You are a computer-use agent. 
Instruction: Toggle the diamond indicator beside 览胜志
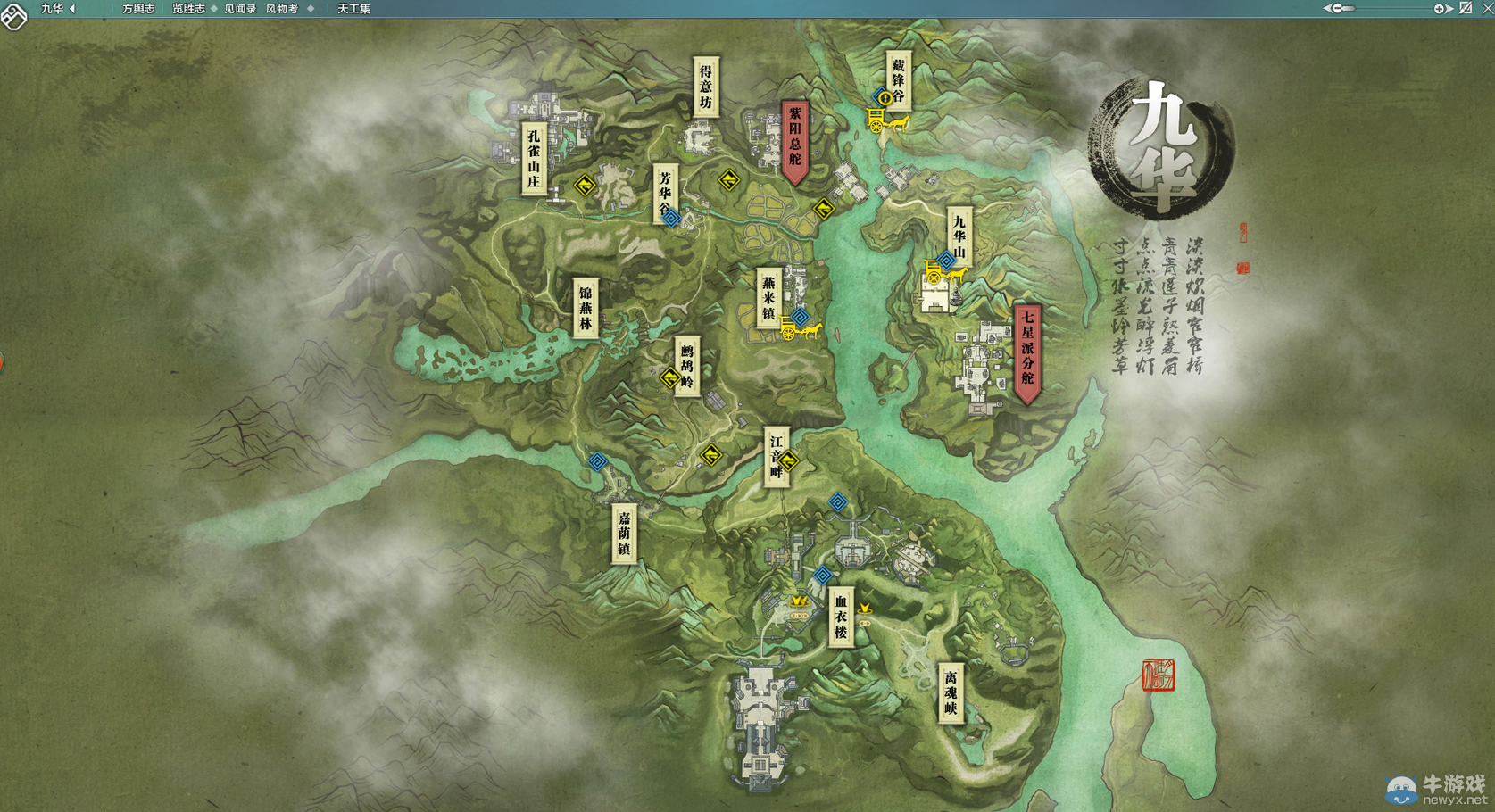point(214,8)
